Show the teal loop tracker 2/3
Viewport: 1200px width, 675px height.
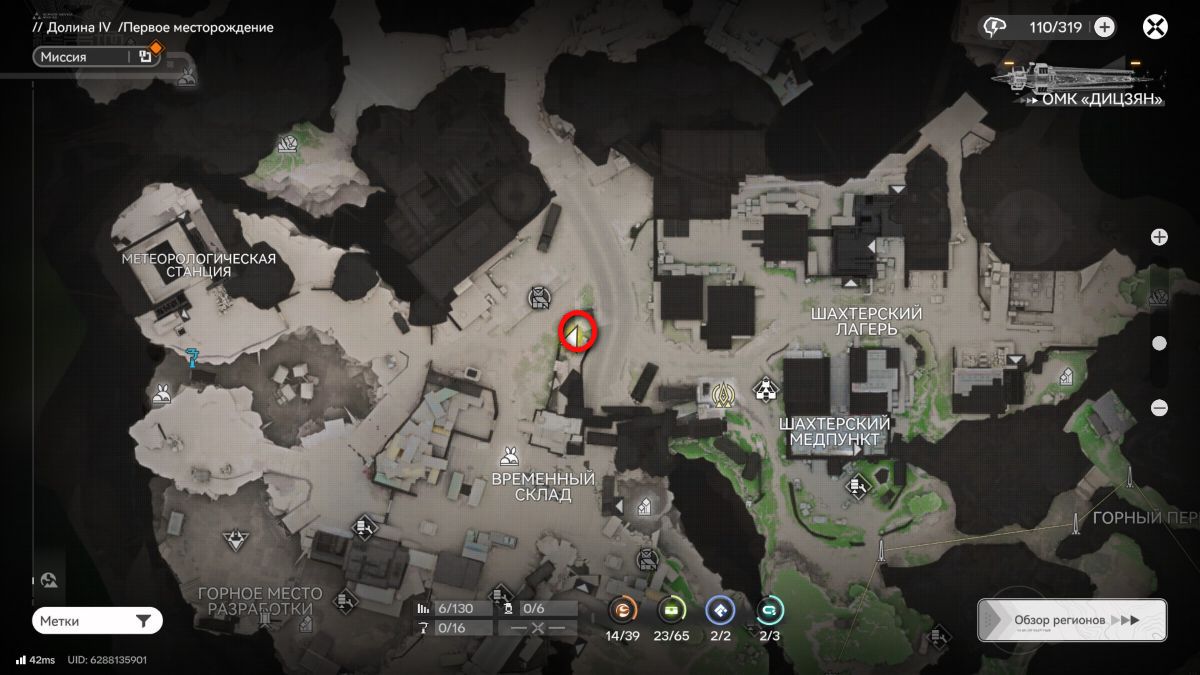[769, 610]
